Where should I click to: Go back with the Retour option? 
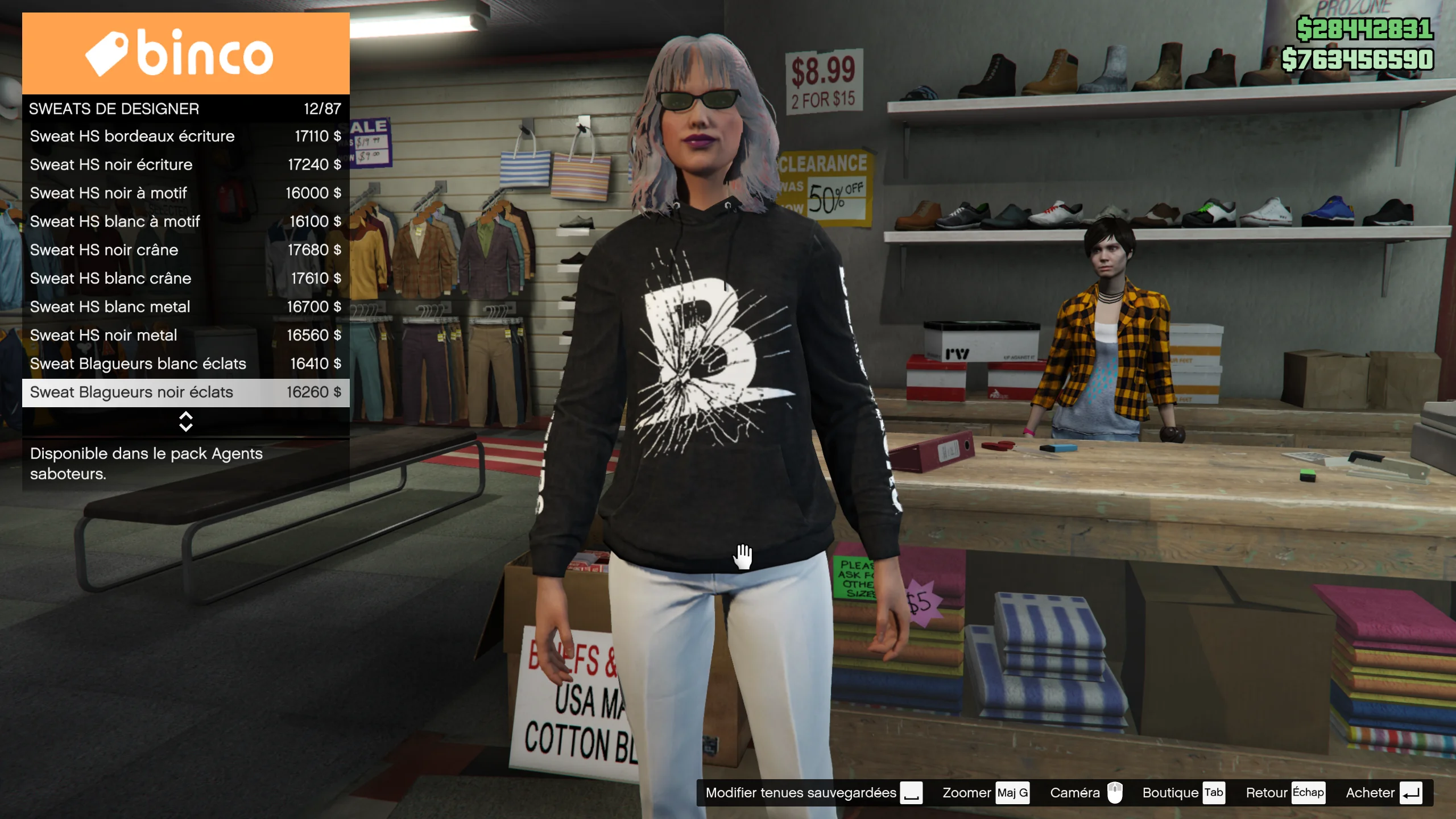pos(1284,793)
